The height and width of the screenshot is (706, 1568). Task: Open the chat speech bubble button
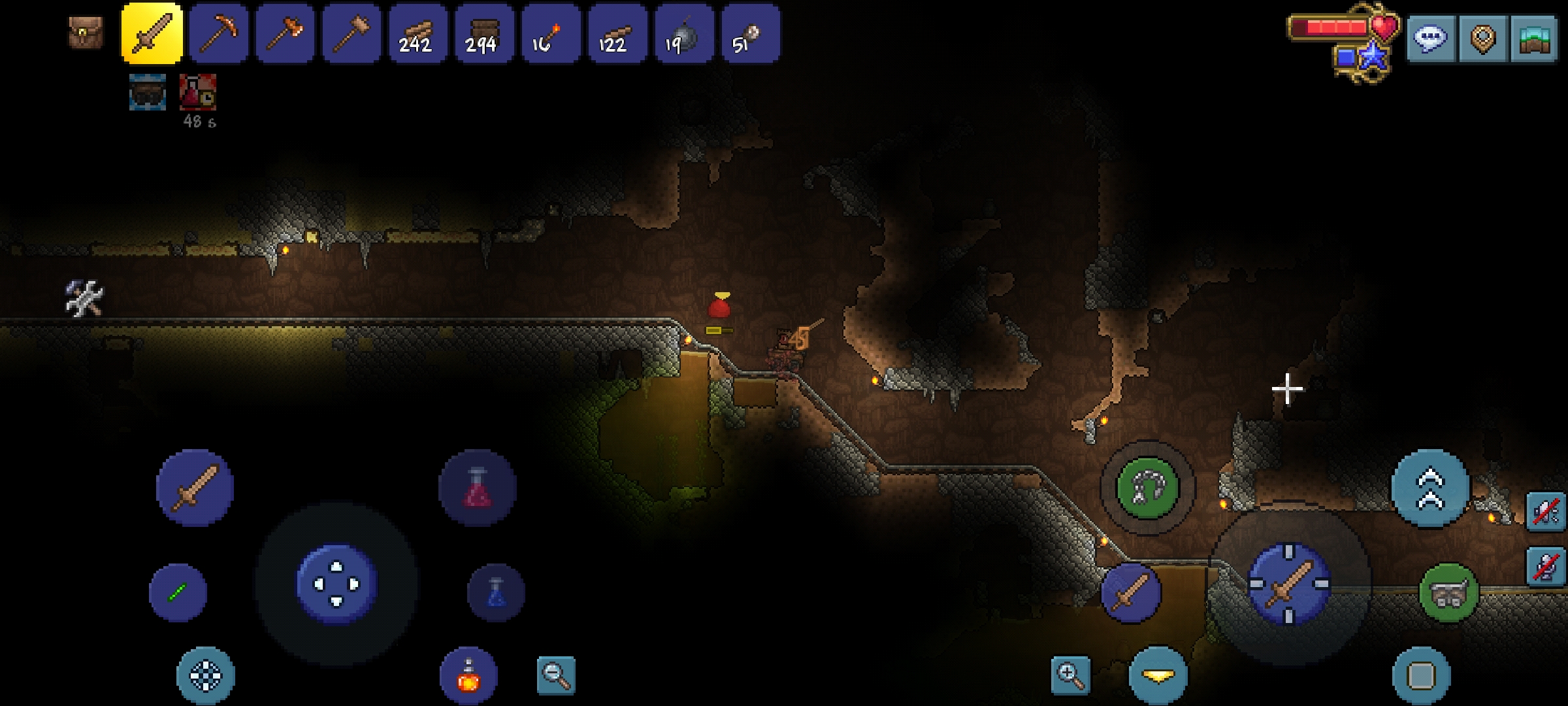(x=1431, y=38)
